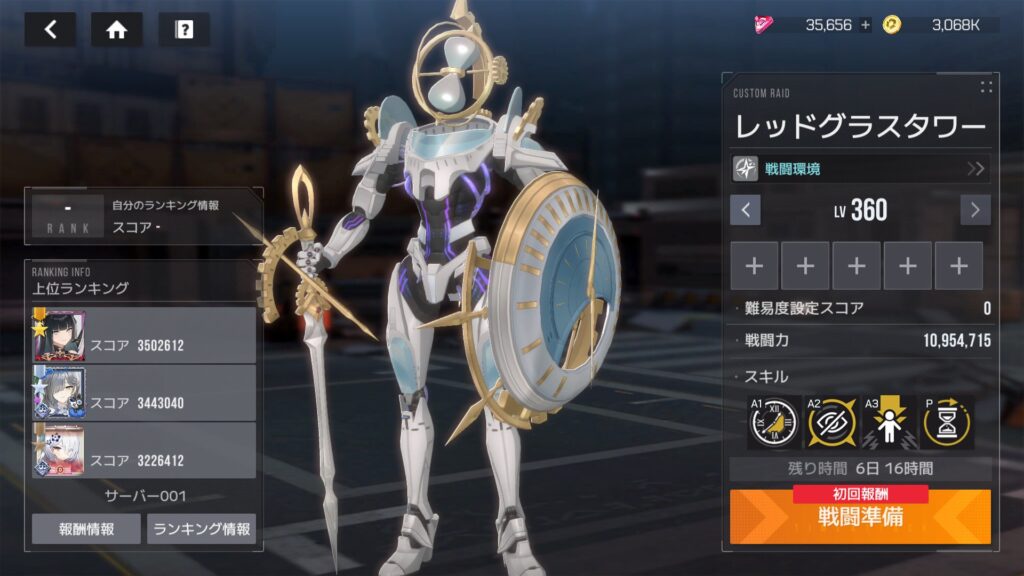Open the 戦闘環境 battle environment details
1024x576 pixels.
[860, 168]
